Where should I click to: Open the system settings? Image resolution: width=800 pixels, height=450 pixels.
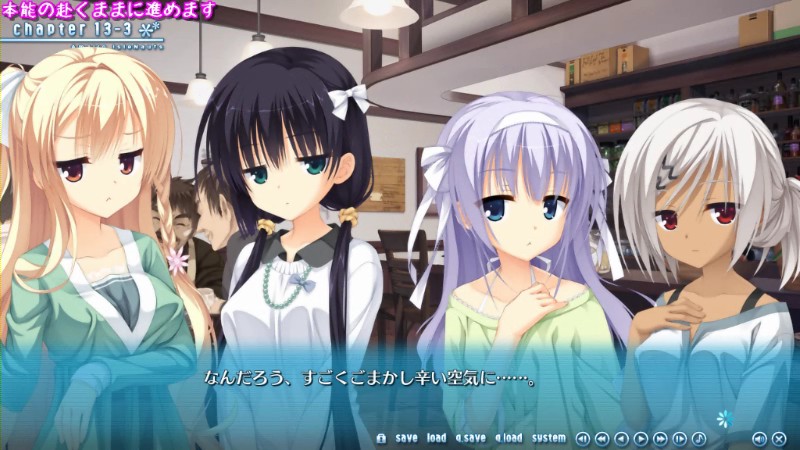coord(548,438)
